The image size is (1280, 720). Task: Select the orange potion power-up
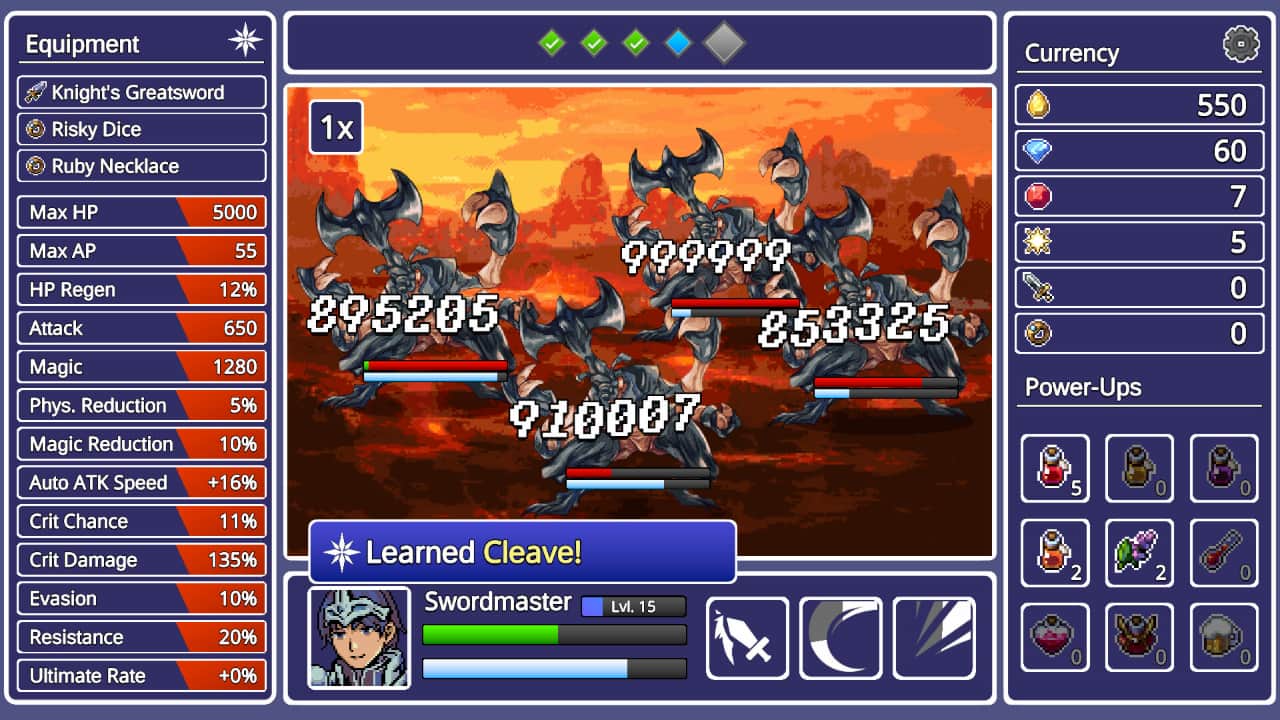tap(1055, 553)
